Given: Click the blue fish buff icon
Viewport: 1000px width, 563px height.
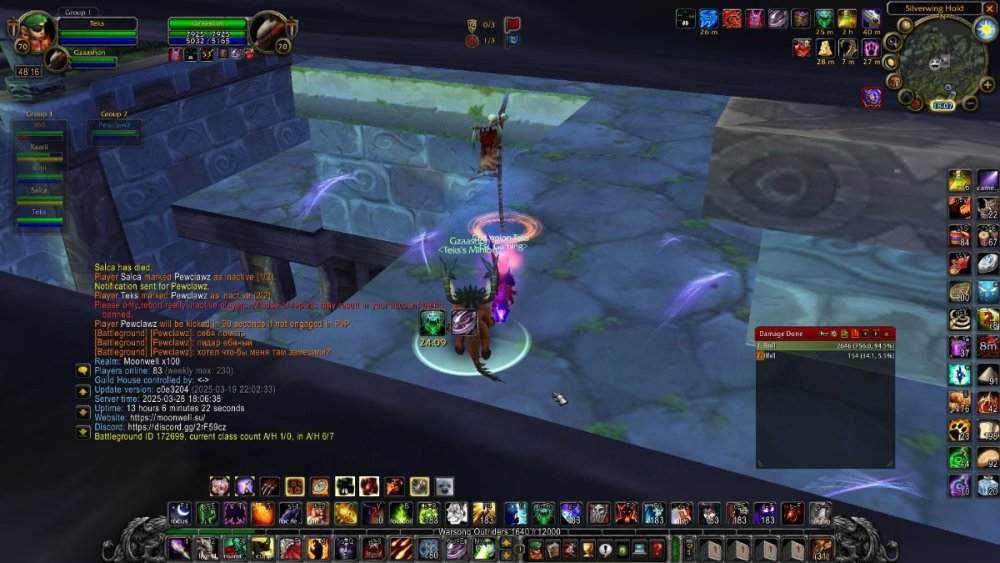Looking at the screenshot, I should pyautogui.click(x=708, y=19).
